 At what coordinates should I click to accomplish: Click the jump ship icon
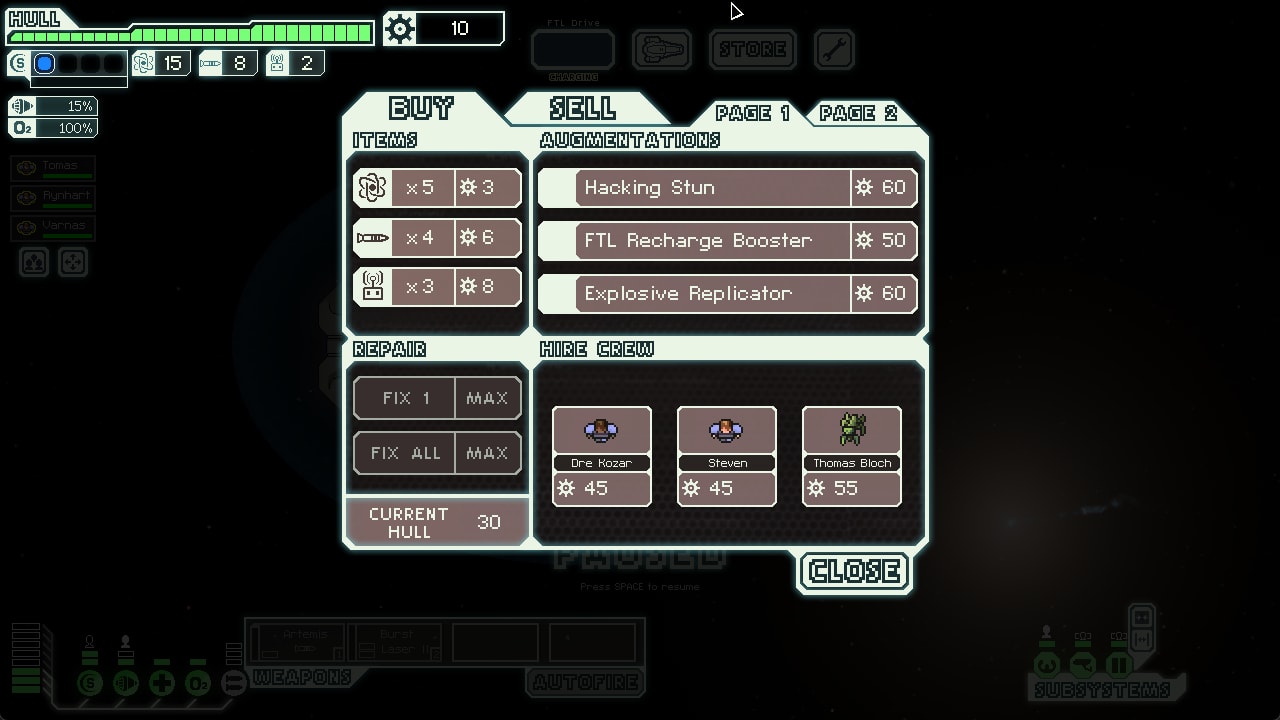[x=661, y=49]
